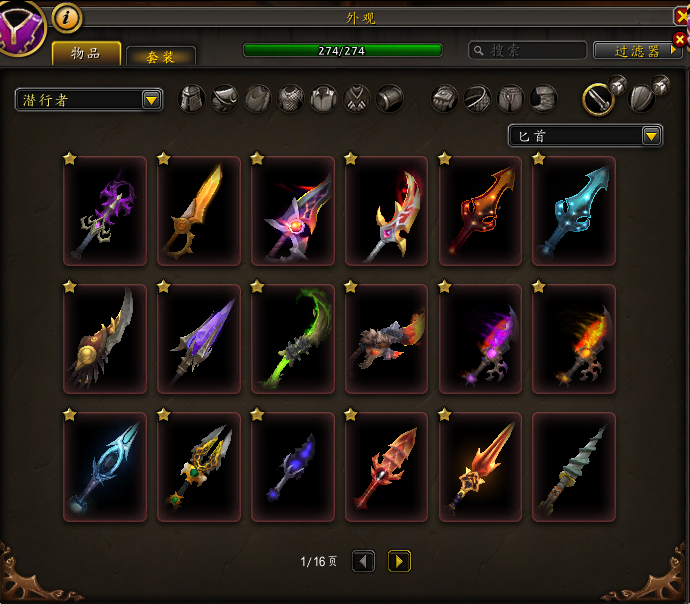Screen dimensions: 690x604
Task: Click the 搜索 search box
Action: tap(528, 50)
